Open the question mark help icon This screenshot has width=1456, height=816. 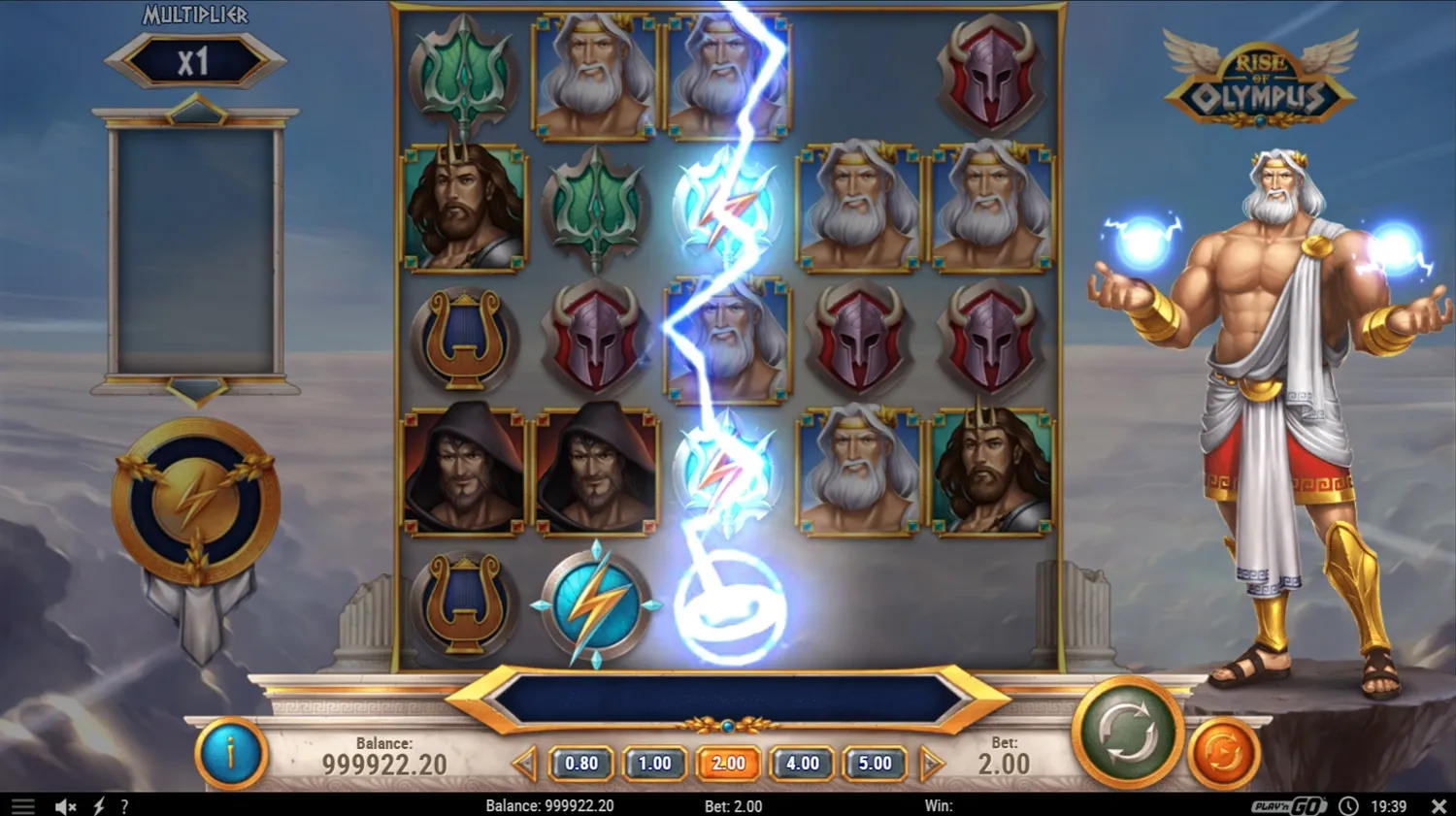(123, 805)
